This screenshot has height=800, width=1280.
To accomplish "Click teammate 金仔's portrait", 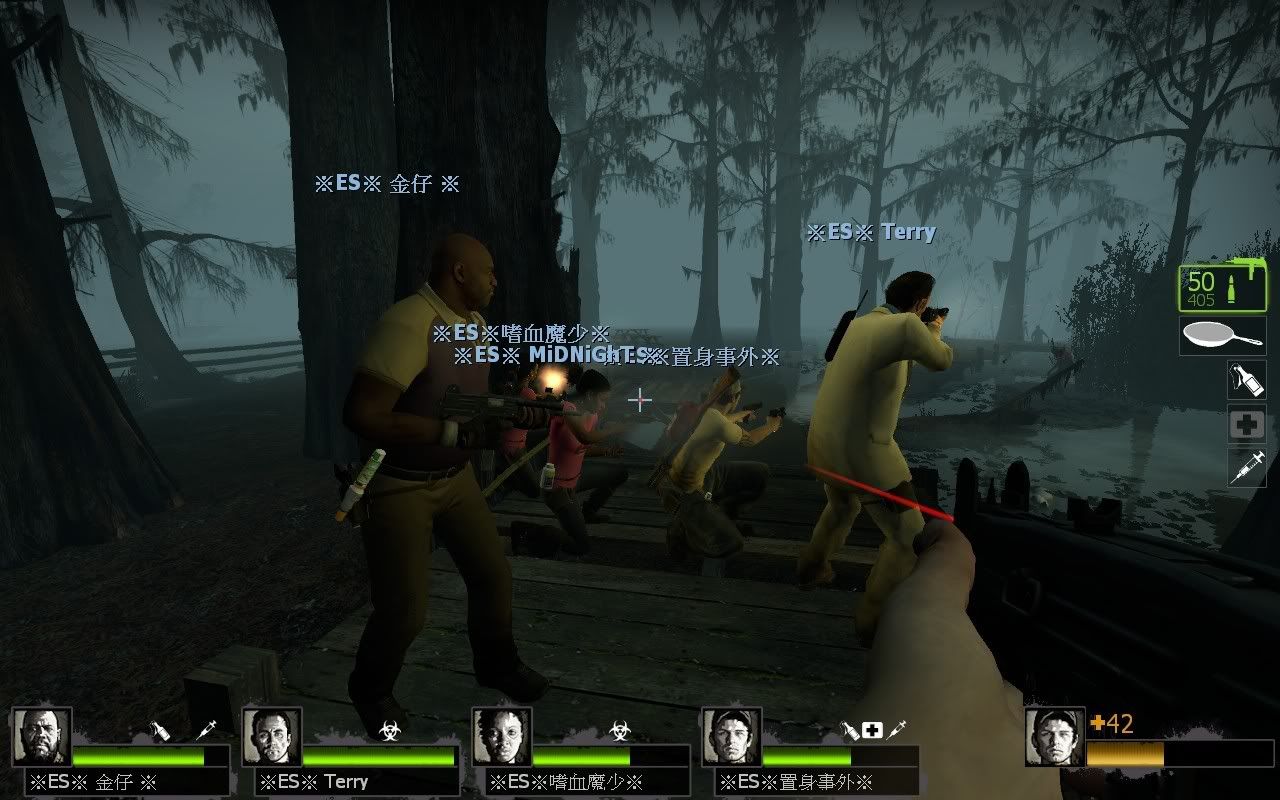I will pos(42,737).
